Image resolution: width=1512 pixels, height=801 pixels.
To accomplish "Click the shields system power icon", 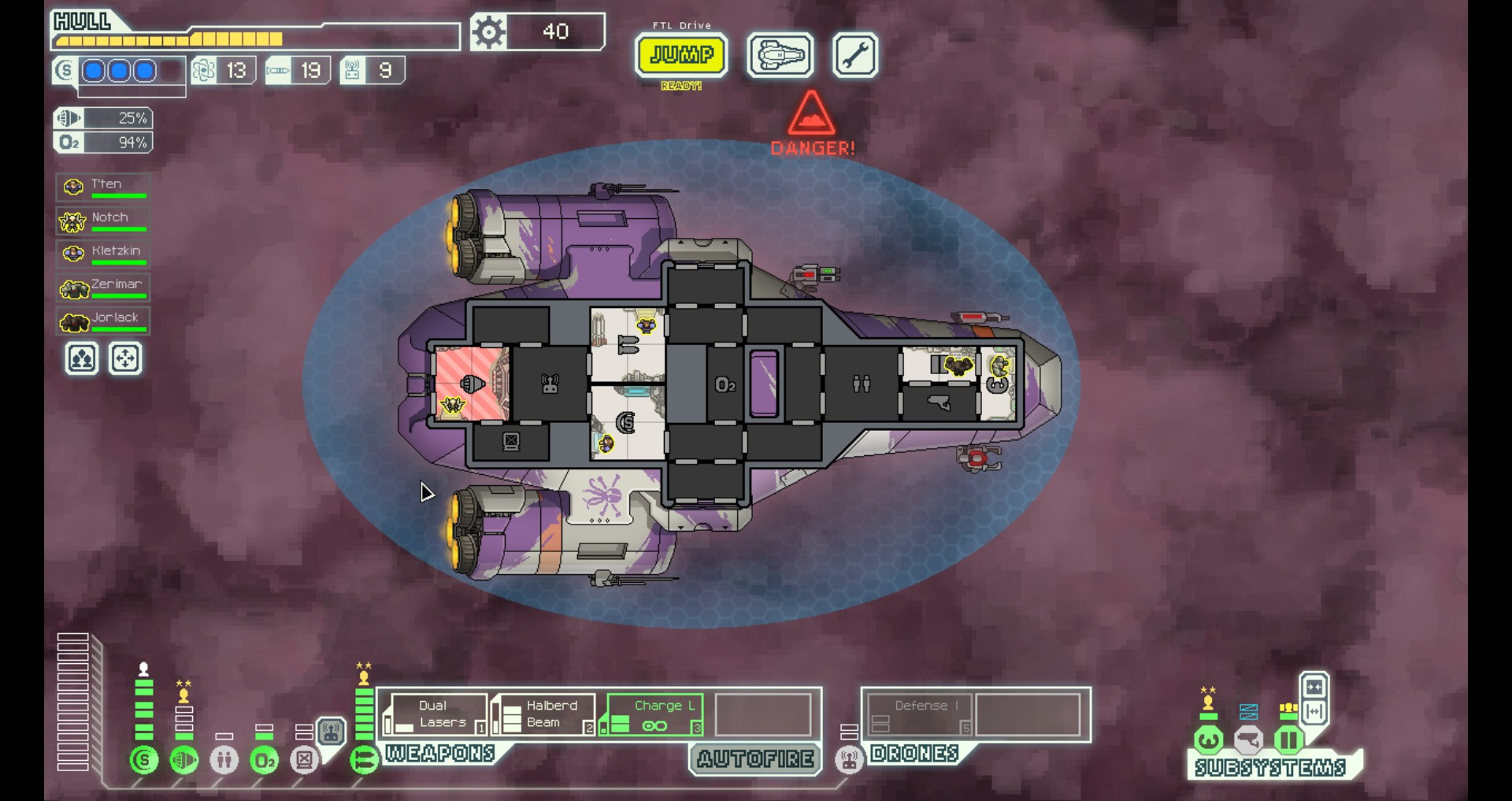I will pyautogui.click(x=144, y=760).
